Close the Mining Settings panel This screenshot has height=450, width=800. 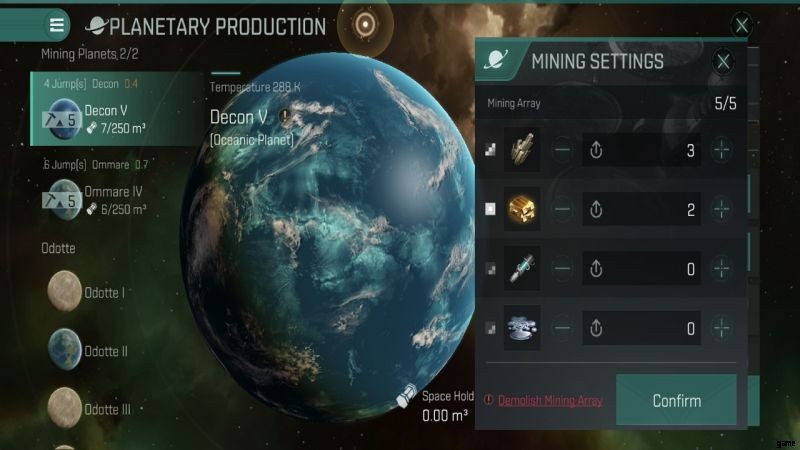724,62
